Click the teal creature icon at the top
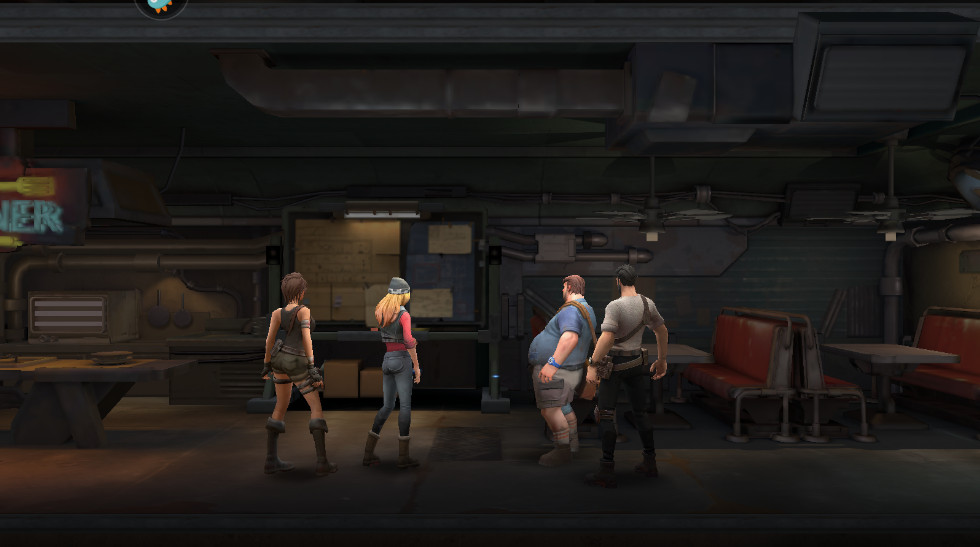Screen dimensions: 980x547 (x=160, y=5)
